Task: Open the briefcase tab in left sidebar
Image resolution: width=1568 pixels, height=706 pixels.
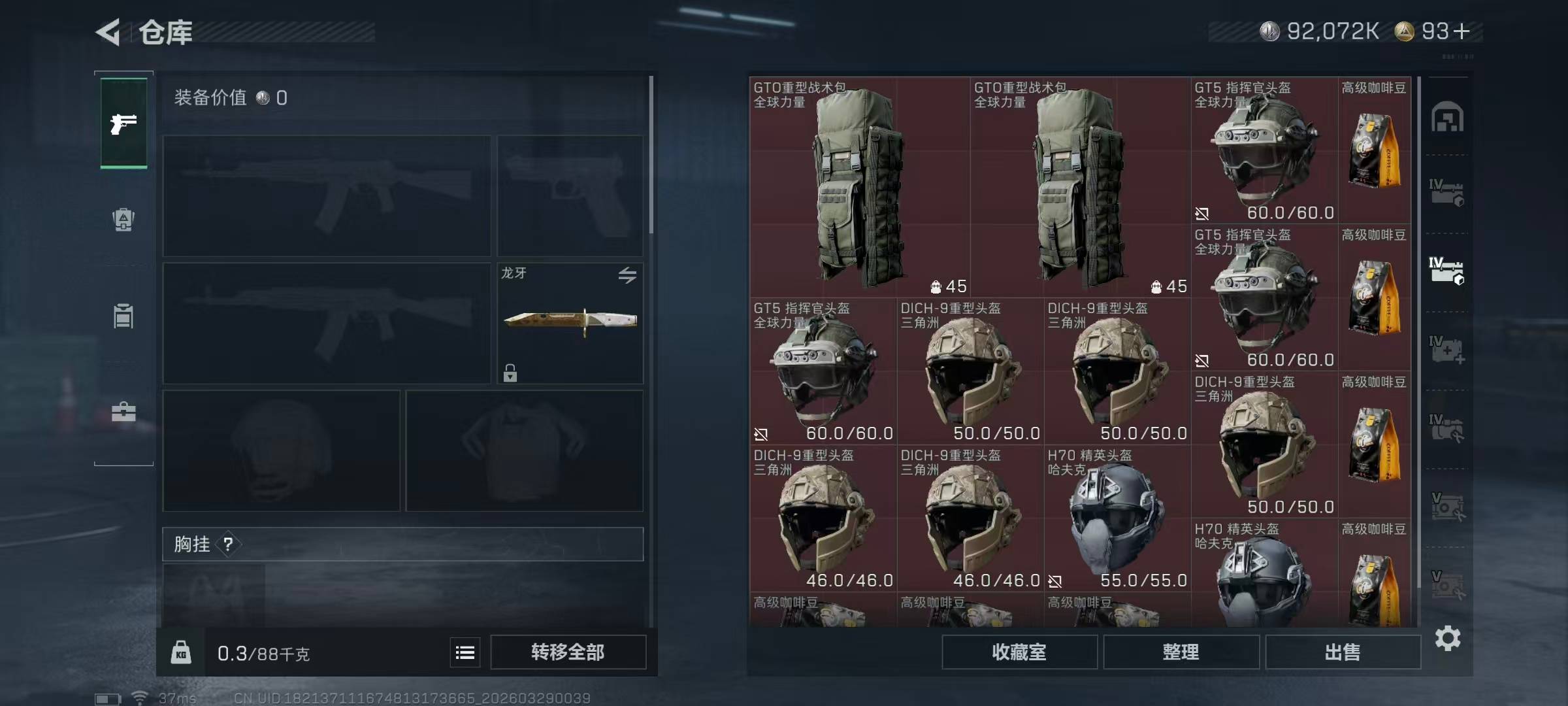Action: [x=123, y=412]
